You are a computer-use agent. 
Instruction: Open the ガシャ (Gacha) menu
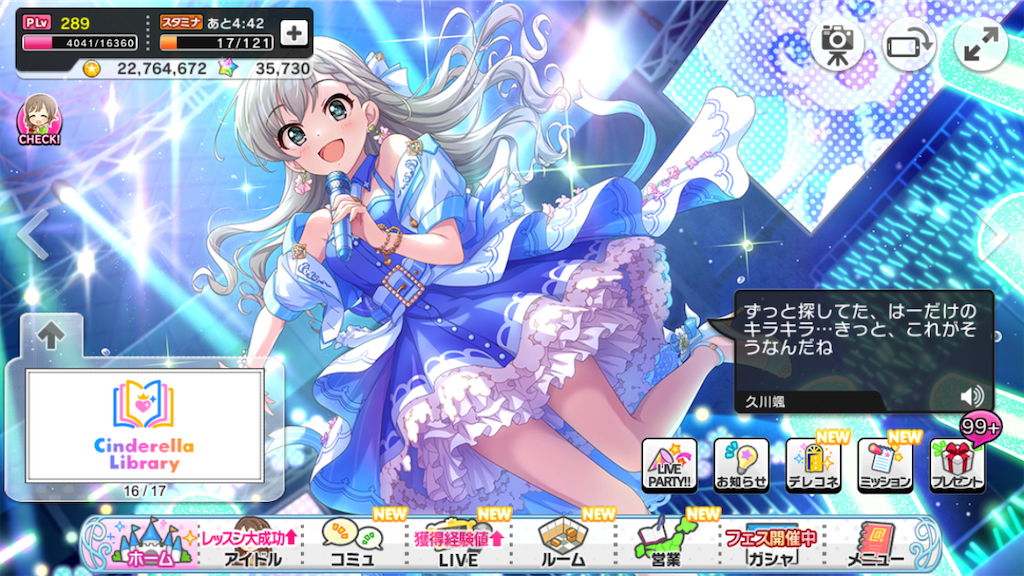(769, 544)
